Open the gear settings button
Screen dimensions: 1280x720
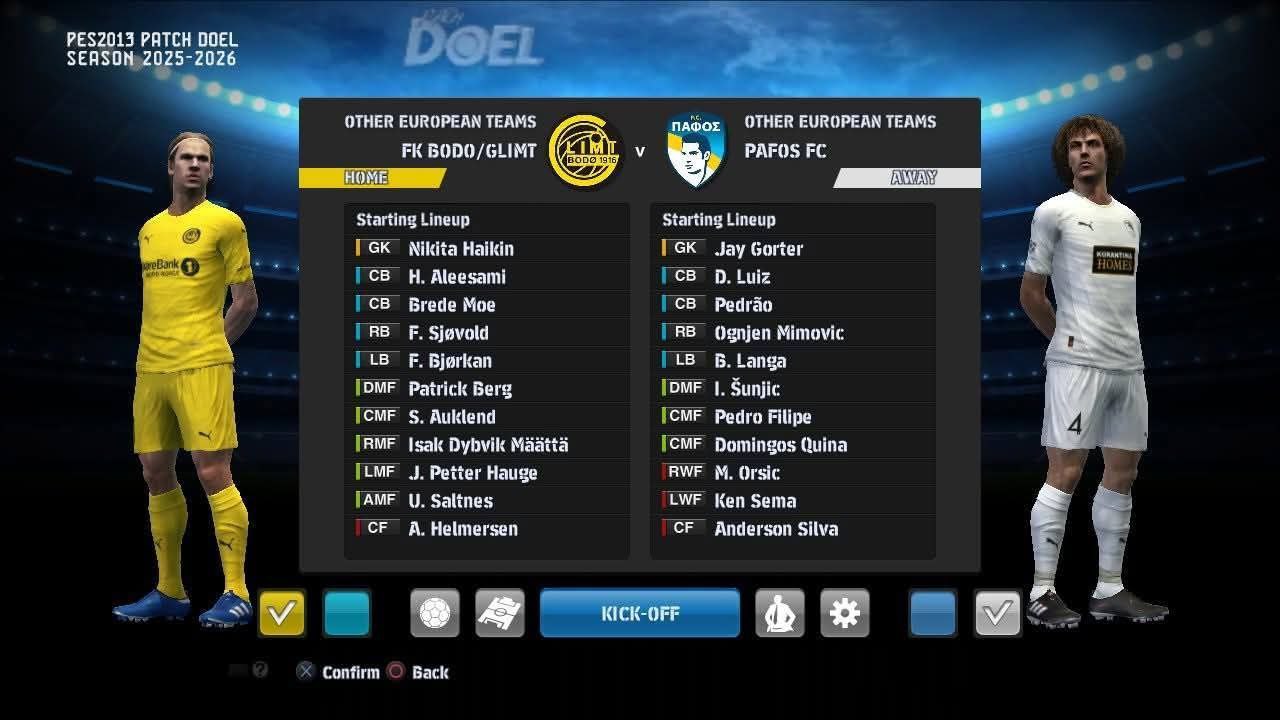(x=845, y=613)
